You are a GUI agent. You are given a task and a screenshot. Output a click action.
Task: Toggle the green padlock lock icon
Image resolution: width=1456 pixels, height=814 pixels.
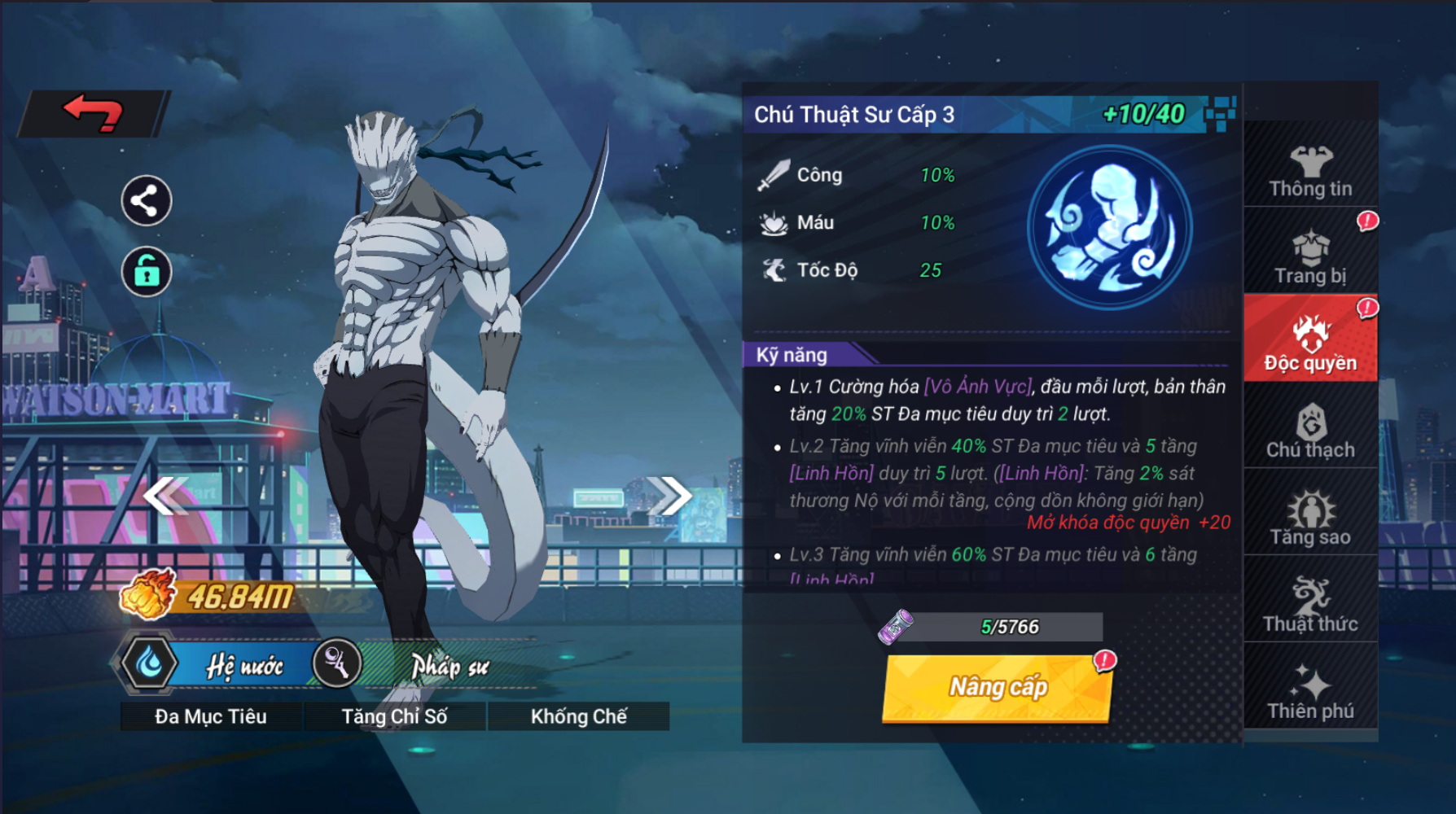146,271
